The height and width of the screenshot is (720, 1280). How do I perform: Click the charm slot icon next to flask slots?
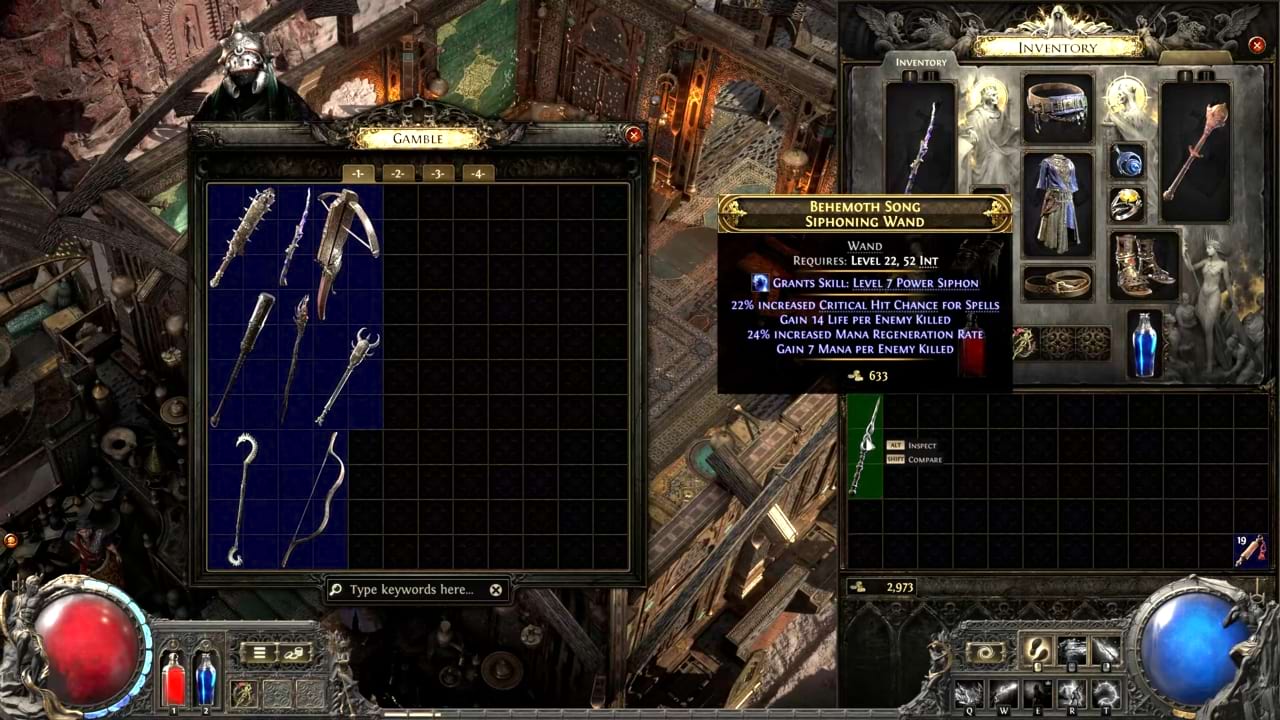242,693
